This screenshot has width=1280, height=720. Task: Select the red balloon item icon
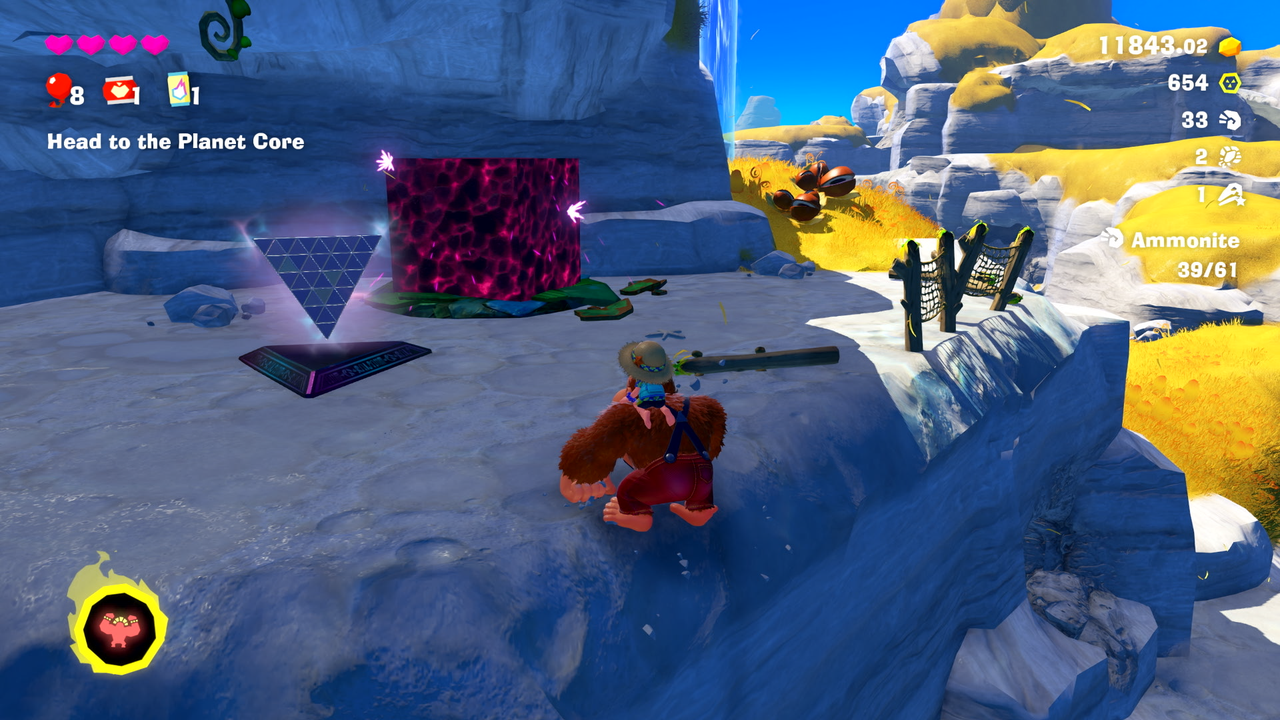[58, 90]
